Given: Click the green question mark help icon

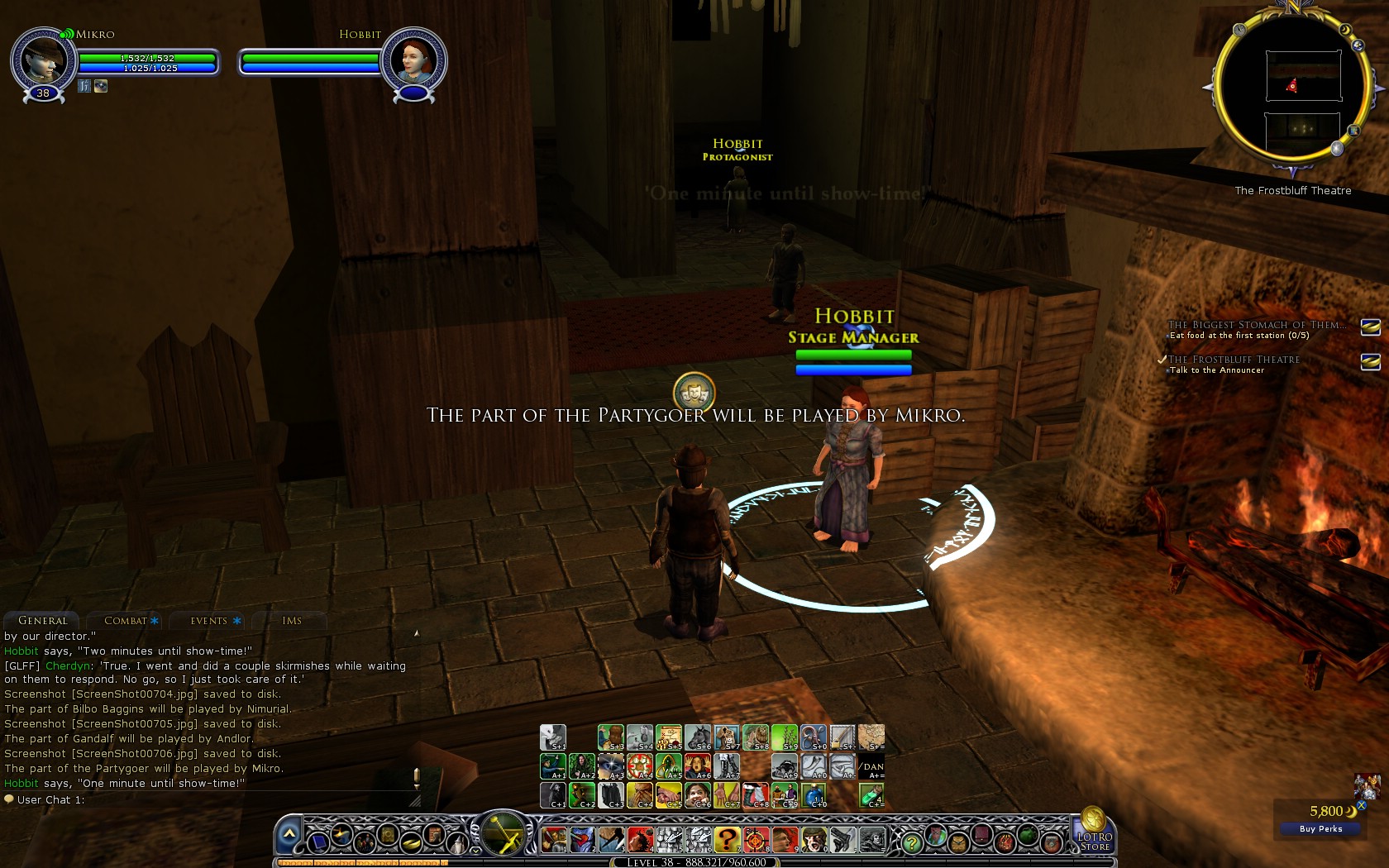Looking at the screenshot, I should [x=913, y=843].
